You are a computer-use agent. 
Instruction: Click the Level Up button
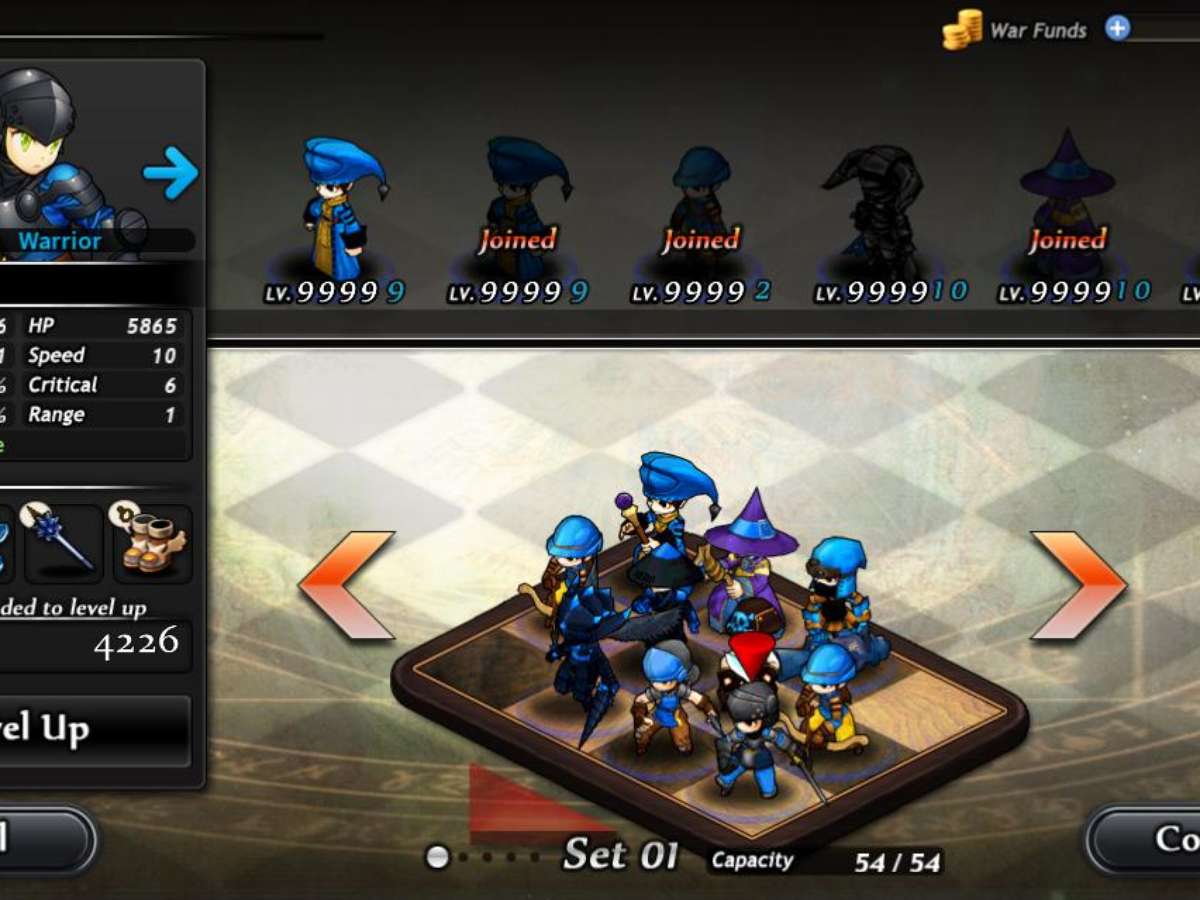[x=95, y=731]
